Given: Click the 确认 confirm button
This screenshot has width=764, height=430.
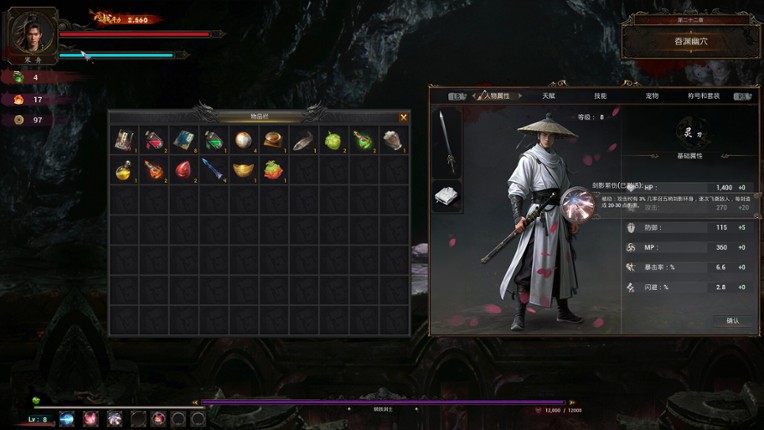Looking at the screenshot, I should coord(732,320).
